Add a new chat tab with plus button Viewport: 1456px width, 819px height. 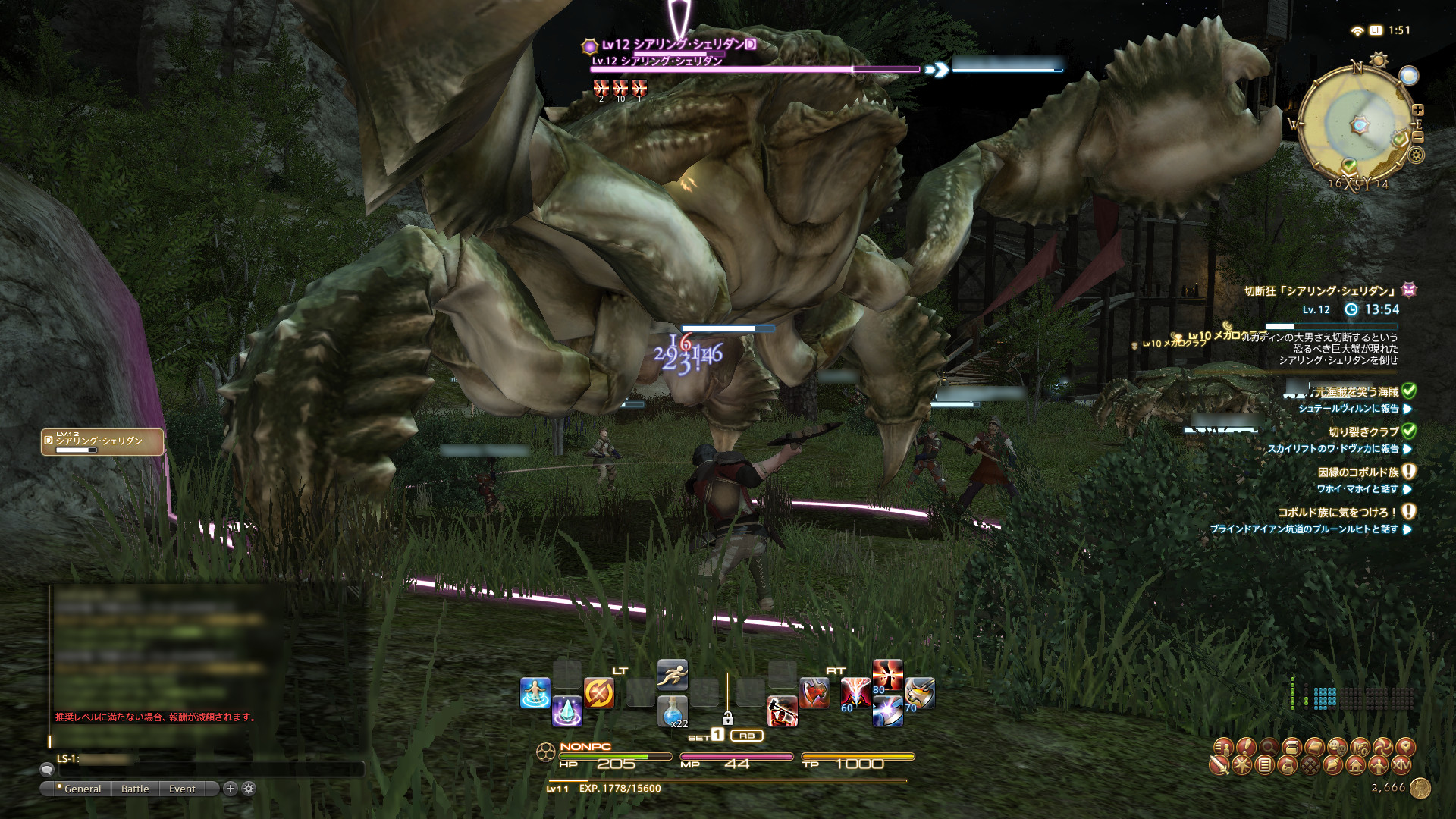click(x=231, y=789)
